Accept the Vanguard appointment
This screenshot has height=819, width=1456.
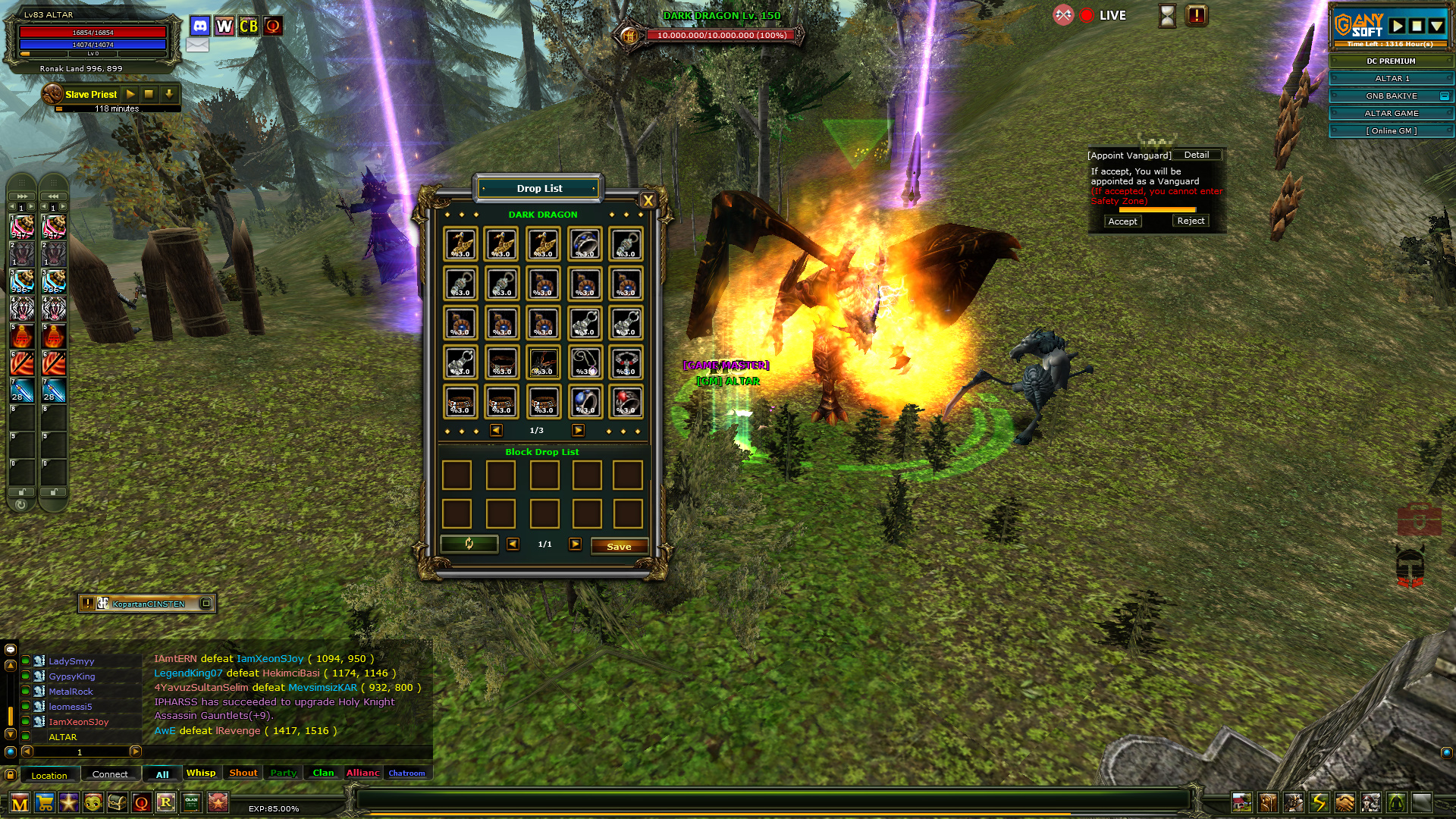pos(1122,221)
